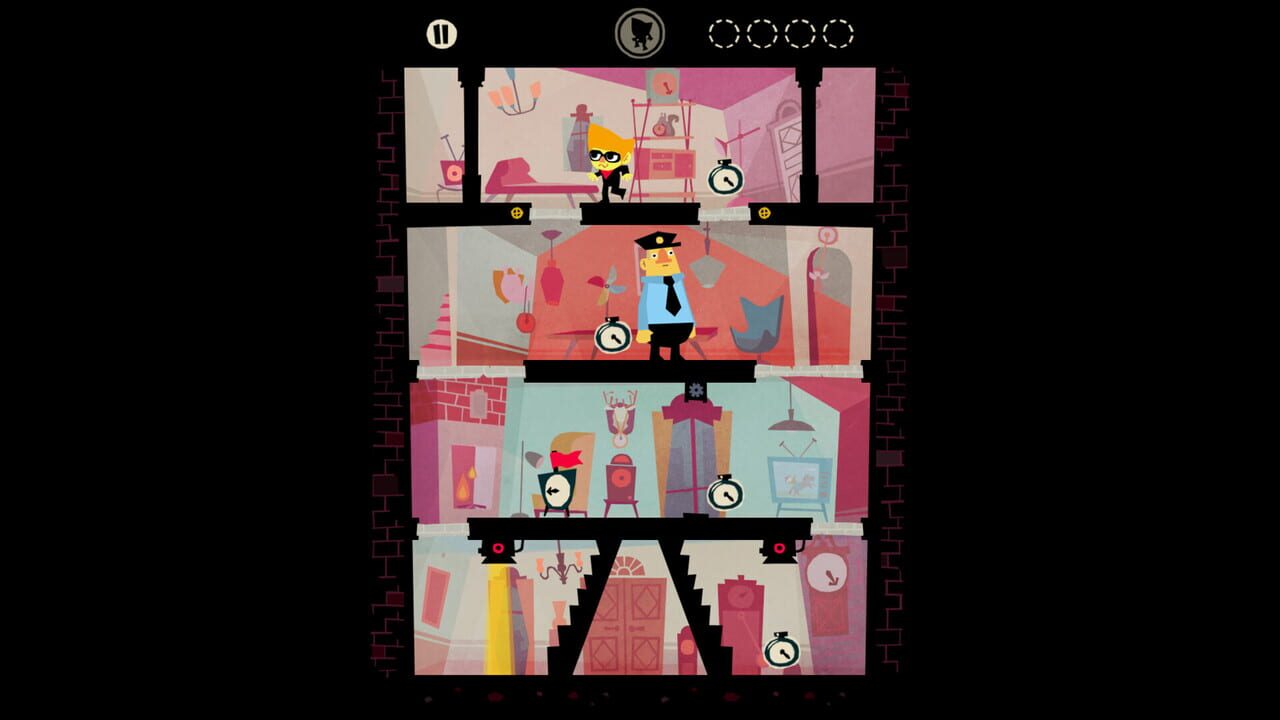Grab the stopwatch pickup on the top floor

(x=724, y=180)
